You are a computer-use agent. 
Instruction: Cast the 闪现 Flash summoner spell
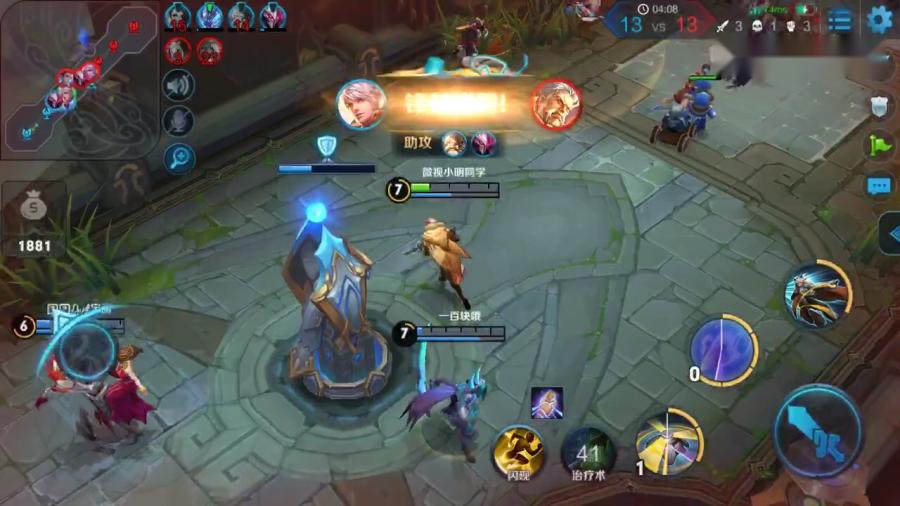(518, 452)
